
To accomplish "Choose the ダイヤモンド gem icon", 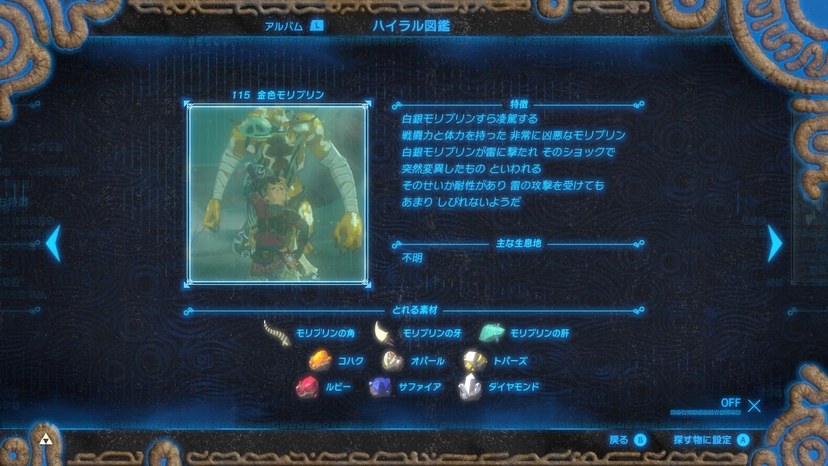I will (469, 387).
